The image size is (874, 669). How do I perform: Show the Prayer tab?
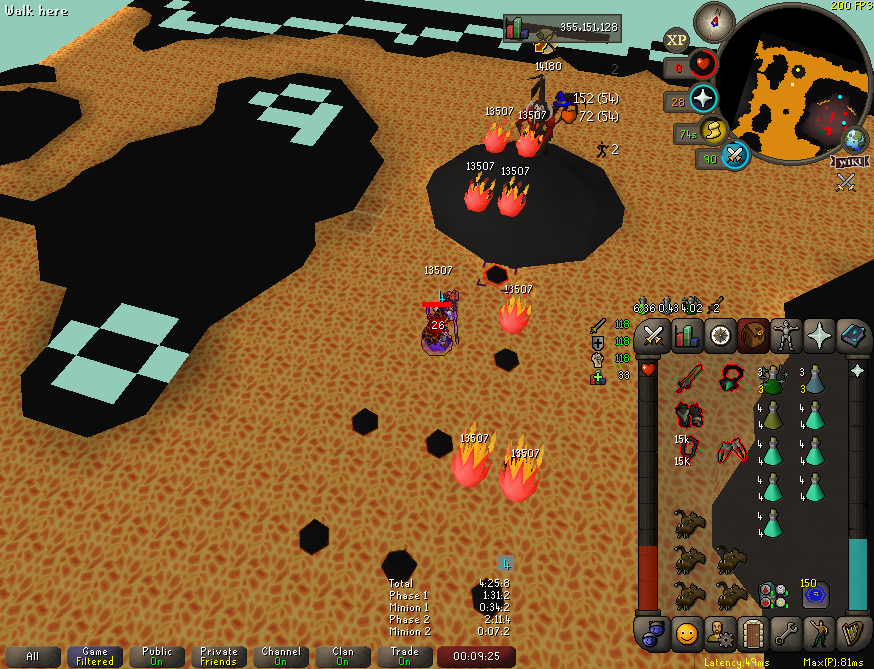click(x=820, y=336)
